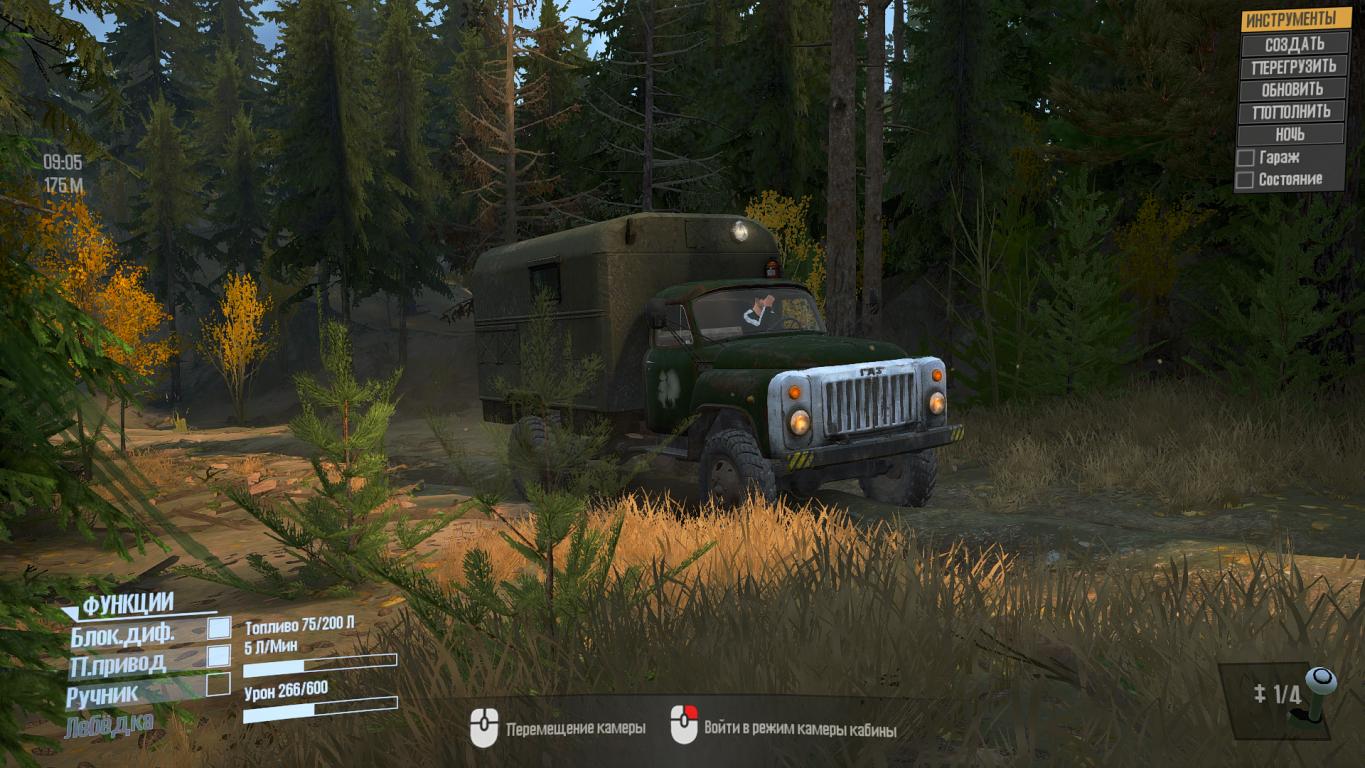Activate the ПОПОЛНИТЬ button
Screen dimensions: 1365x768
pyautogui.click(x=1294, y=112)
